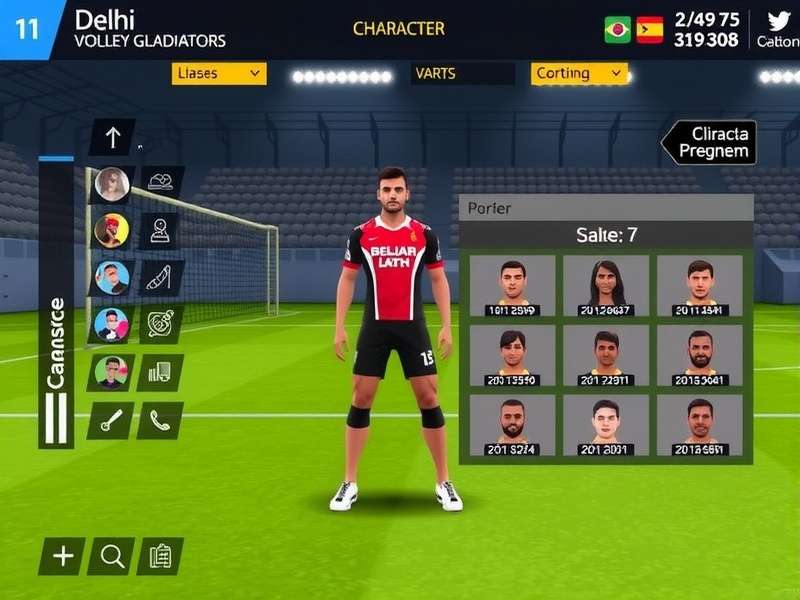Open the clipboard icon button

[159, 556]
